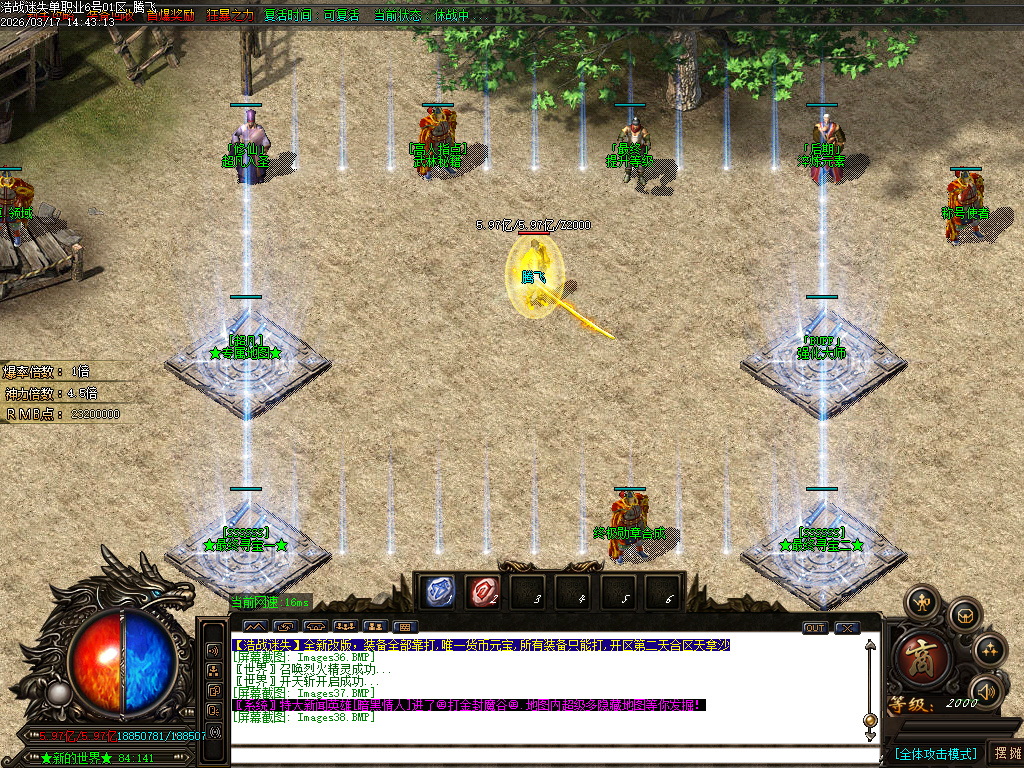Switch the 全体攻击模式 attack mode
The width and height of the screenshot is (1024, 768).
tap(935, 753)
